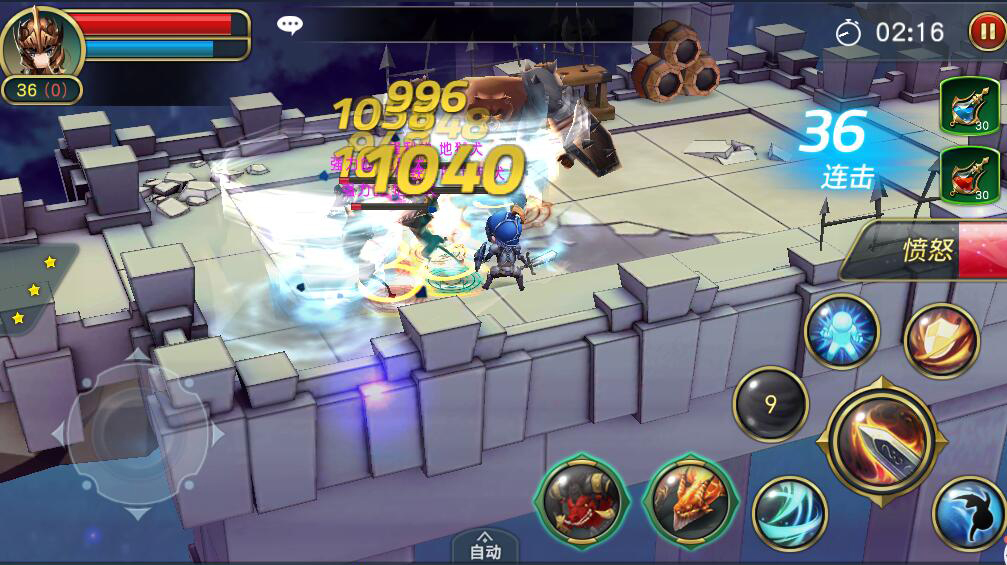1007x565 pixels.
Task: Activate the dash silhouette skill
Action: (x=968, y=513)
